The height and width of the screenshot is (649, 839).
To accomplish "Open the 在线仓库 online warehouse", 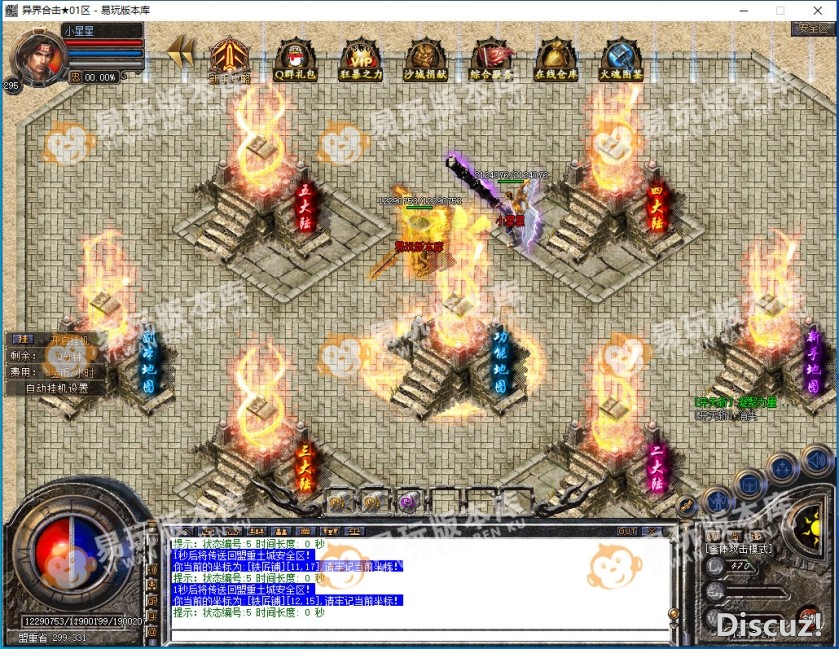I will (x=555, y=57).
